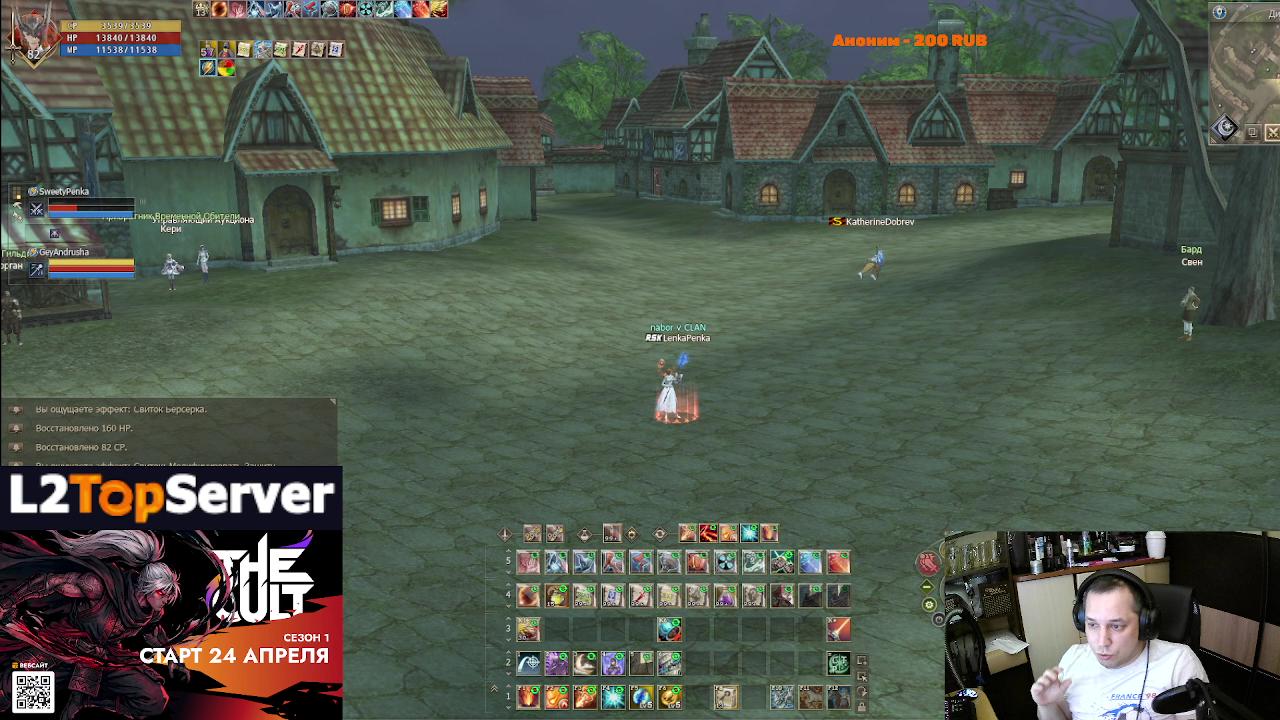Use the F1 skill on hotbar 1
The height and width of the screenshot is (720, 1280).
tap(528, 696)
